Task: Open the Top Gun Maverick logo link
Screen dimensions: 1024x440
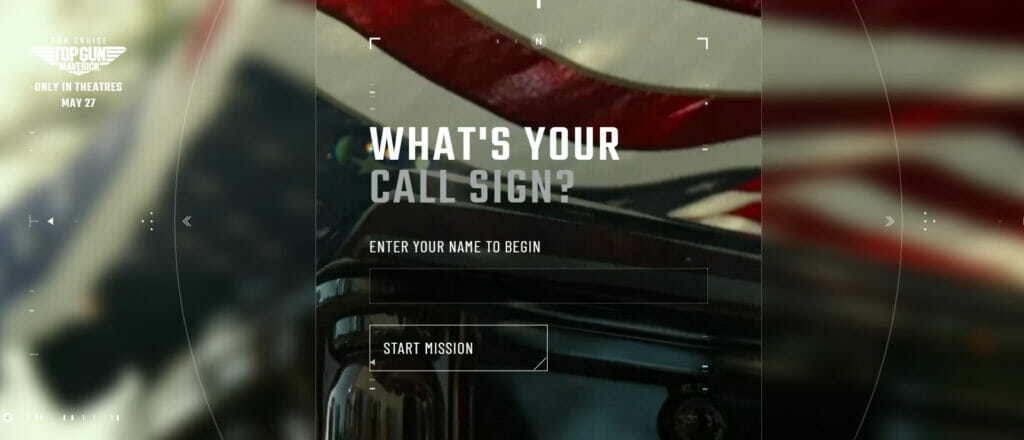Action: 78,55
